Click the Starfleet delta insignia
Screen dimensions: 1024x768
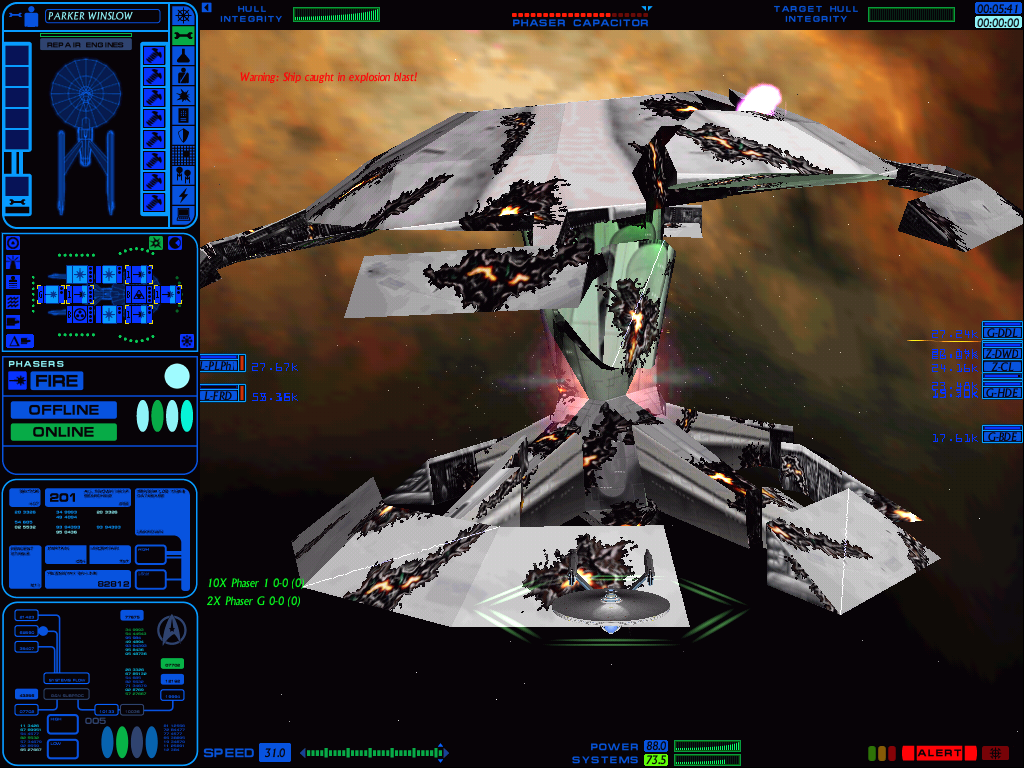[x=173, y=627]
